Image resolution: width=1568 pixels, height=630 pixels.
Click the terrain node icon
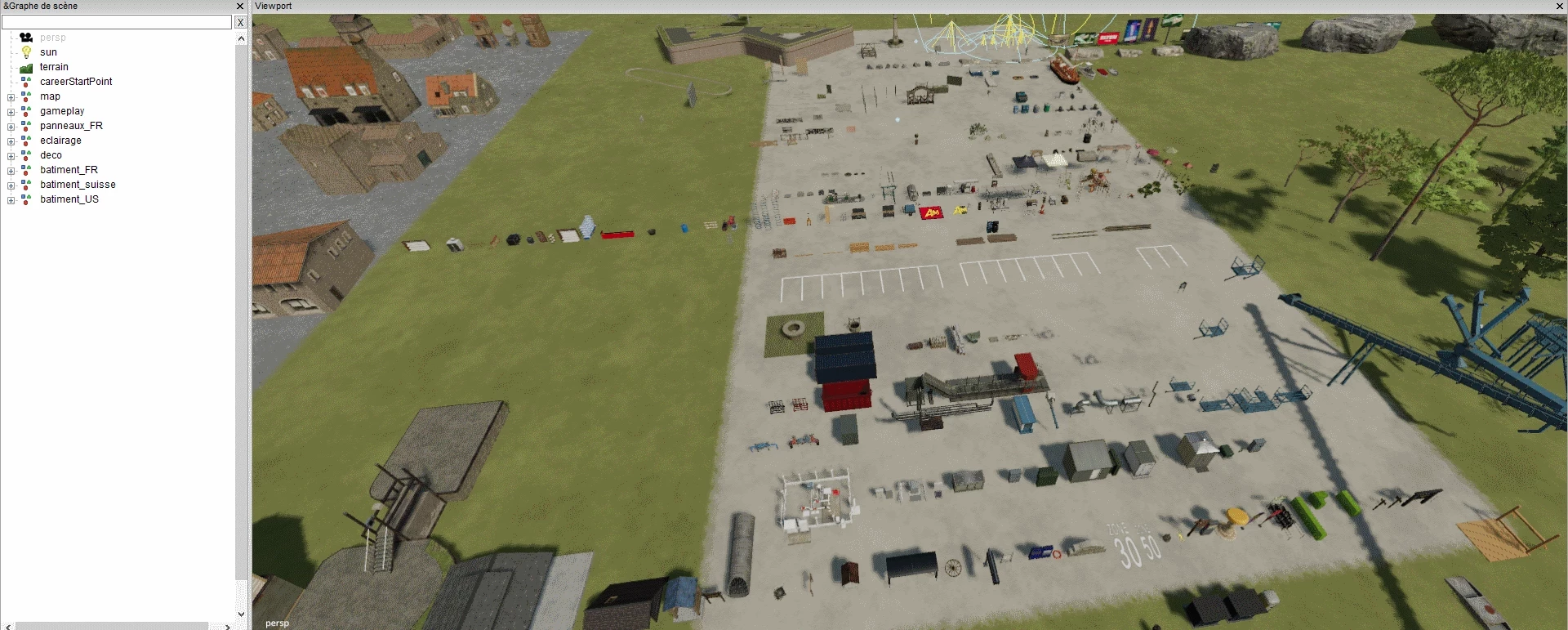[x=27, y=67]
